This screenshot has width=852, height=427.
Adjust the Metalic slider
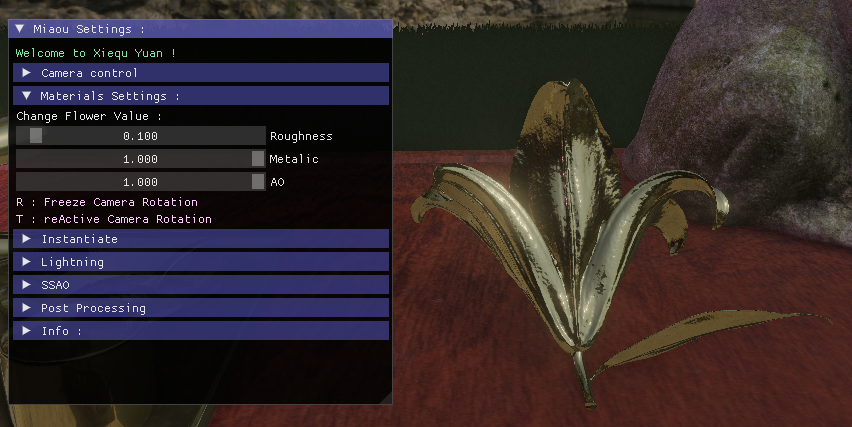pos(140,159)
